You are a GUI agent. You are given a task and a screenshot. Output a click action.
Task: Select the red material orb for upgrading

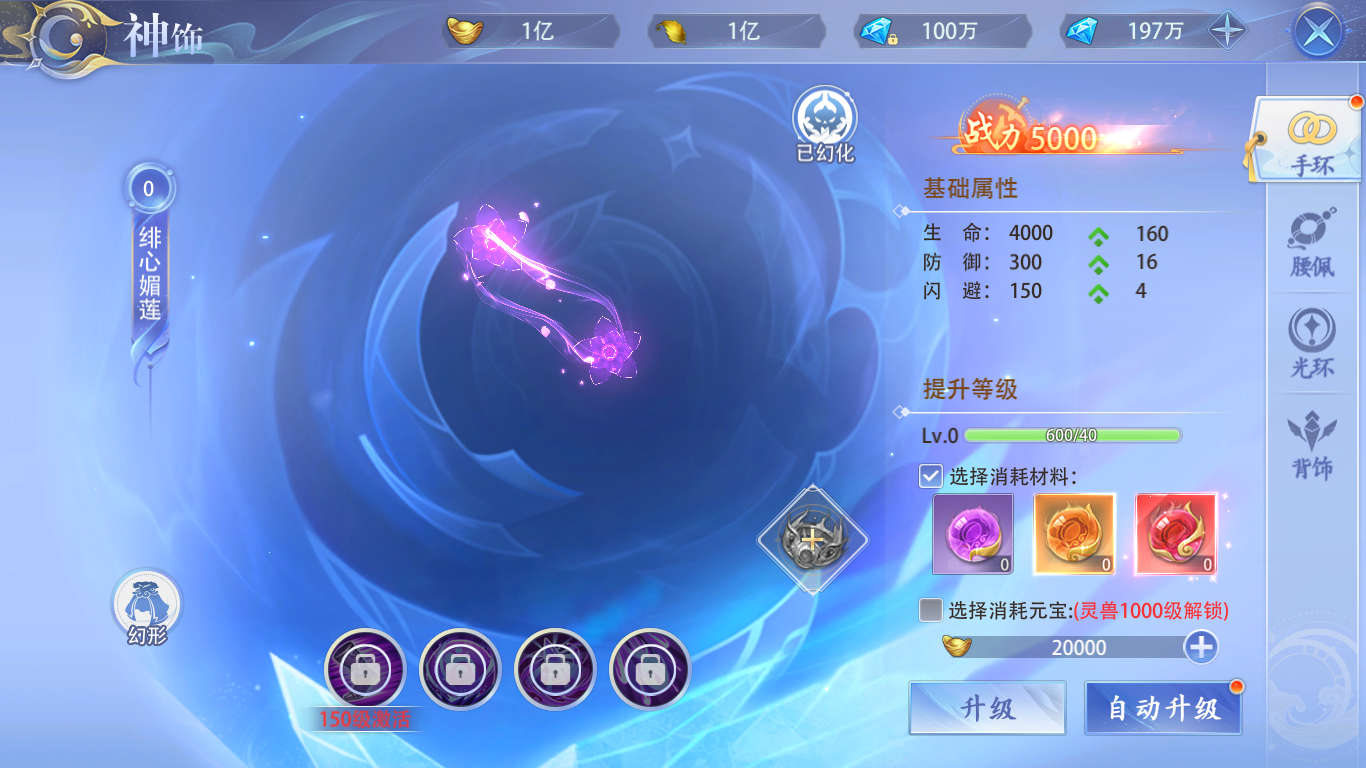click(x=1176, y=533)
